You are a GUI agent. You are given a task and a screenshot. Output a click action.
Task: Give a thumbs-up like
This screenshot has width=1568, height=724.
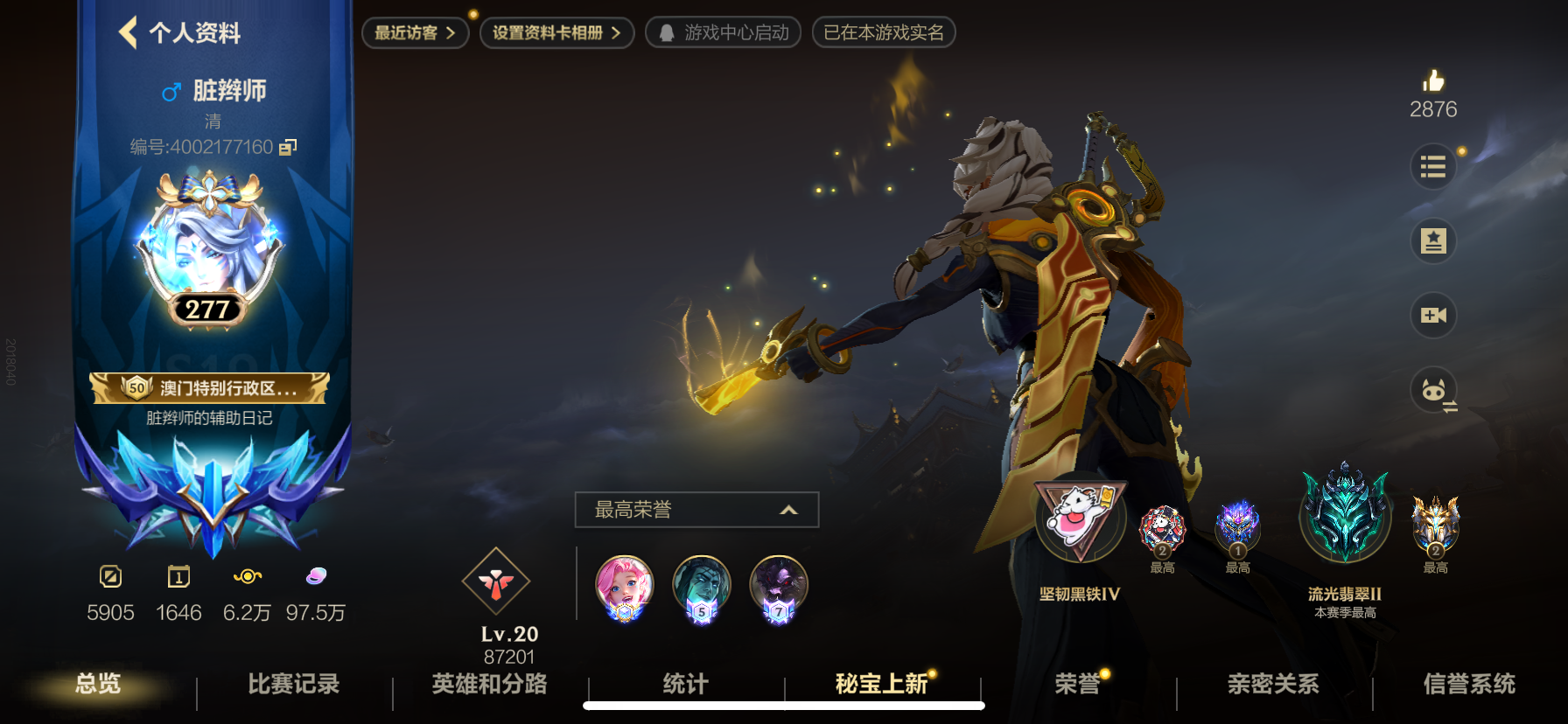pyautogui.click(x=1433, y=82)
